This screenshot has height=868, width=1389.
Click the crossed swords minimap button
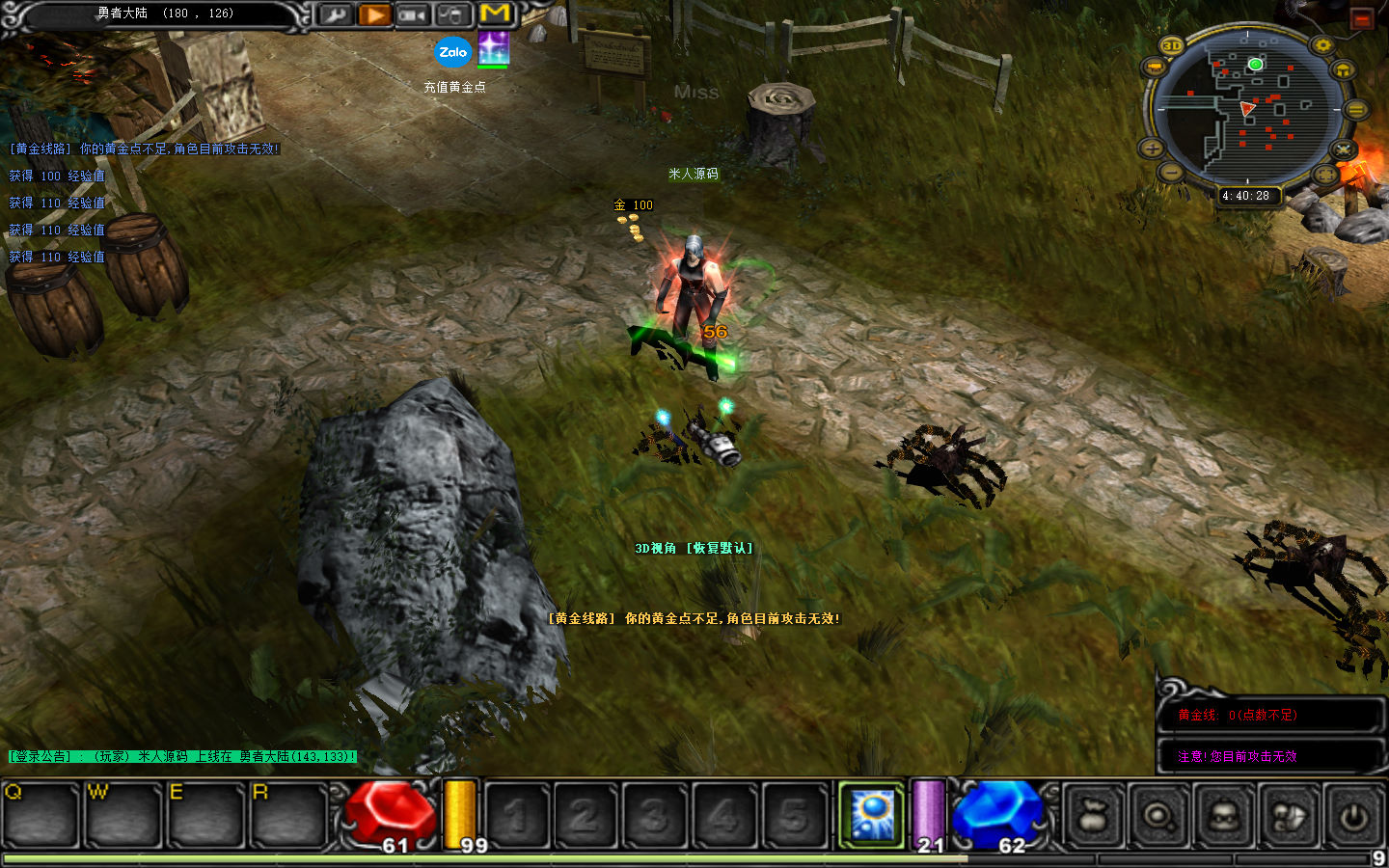click(x=1343, y=149)
